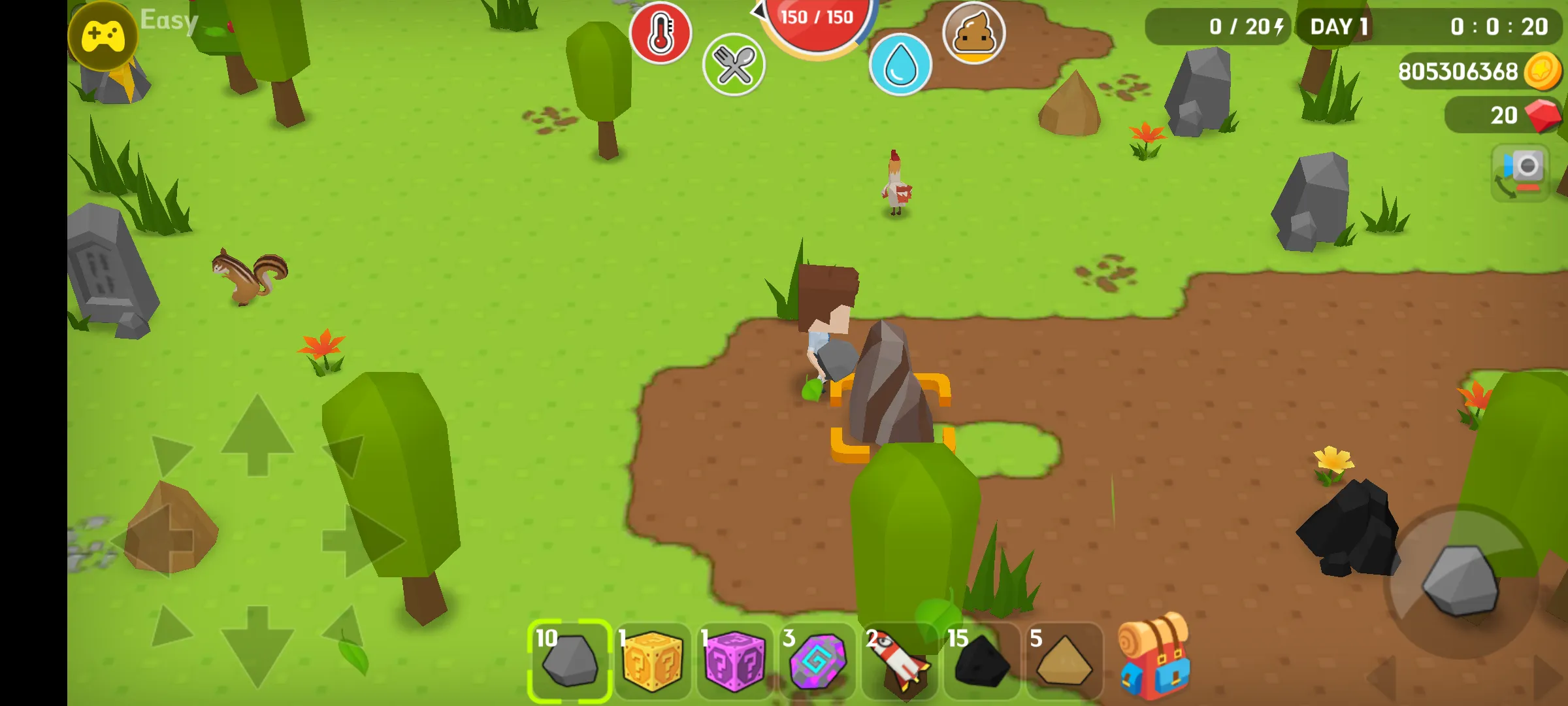
Task: Check the hunger fork and spoon icon
Action: (x=733, y=65)
